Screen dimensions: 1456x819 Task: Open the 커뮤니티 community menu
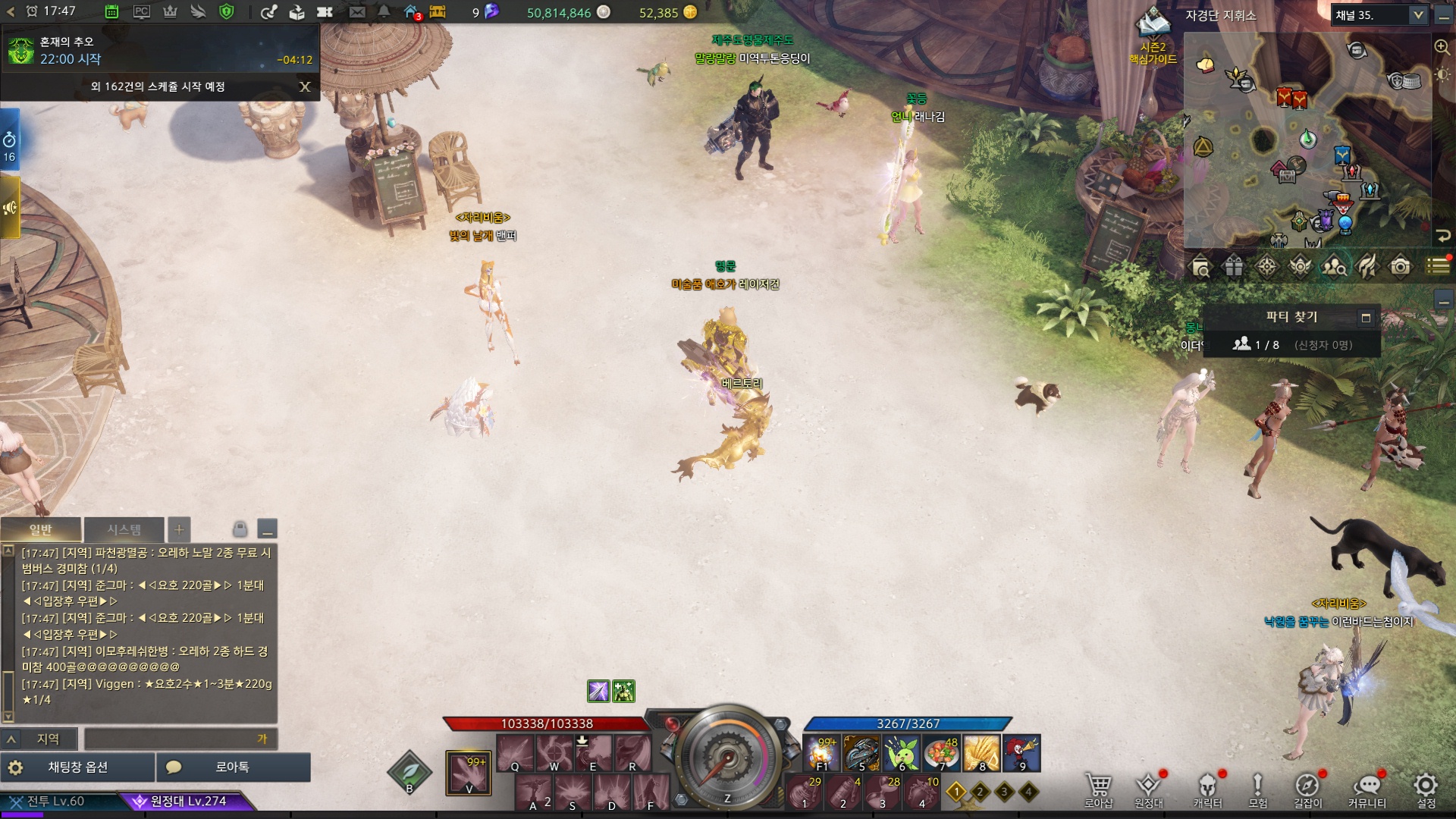[x=1367, y=789]
